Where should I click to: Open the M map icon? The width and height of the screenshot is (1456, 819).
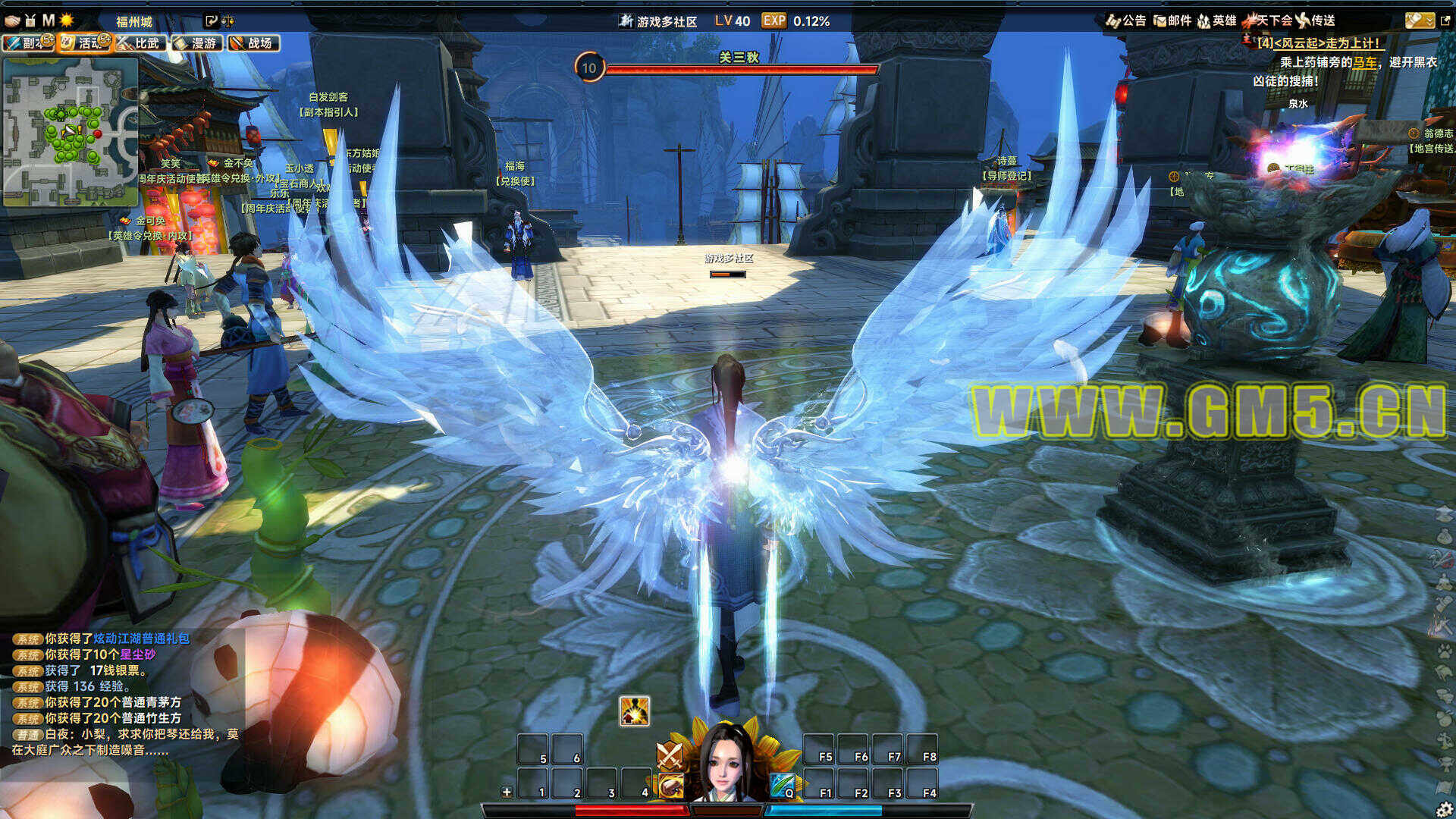(x=49, y=20)
